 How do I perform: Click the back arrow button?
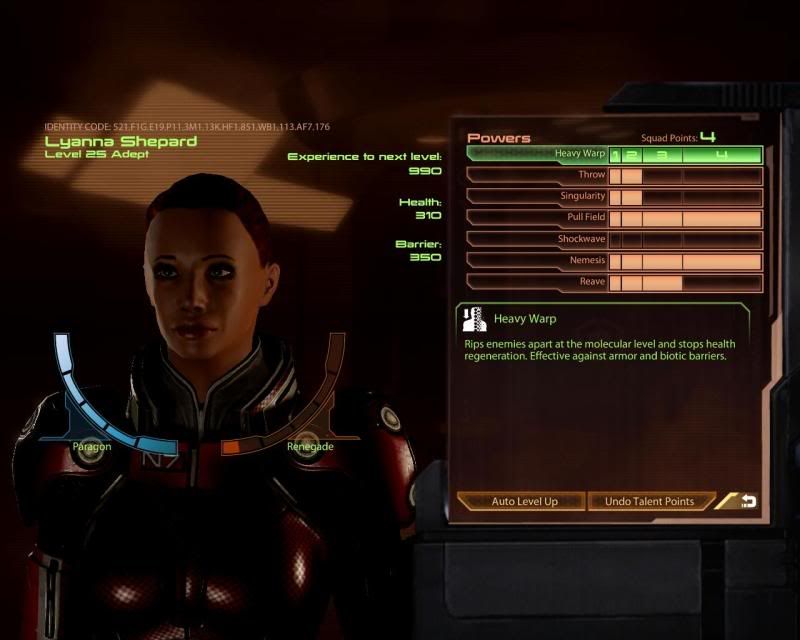747,501
